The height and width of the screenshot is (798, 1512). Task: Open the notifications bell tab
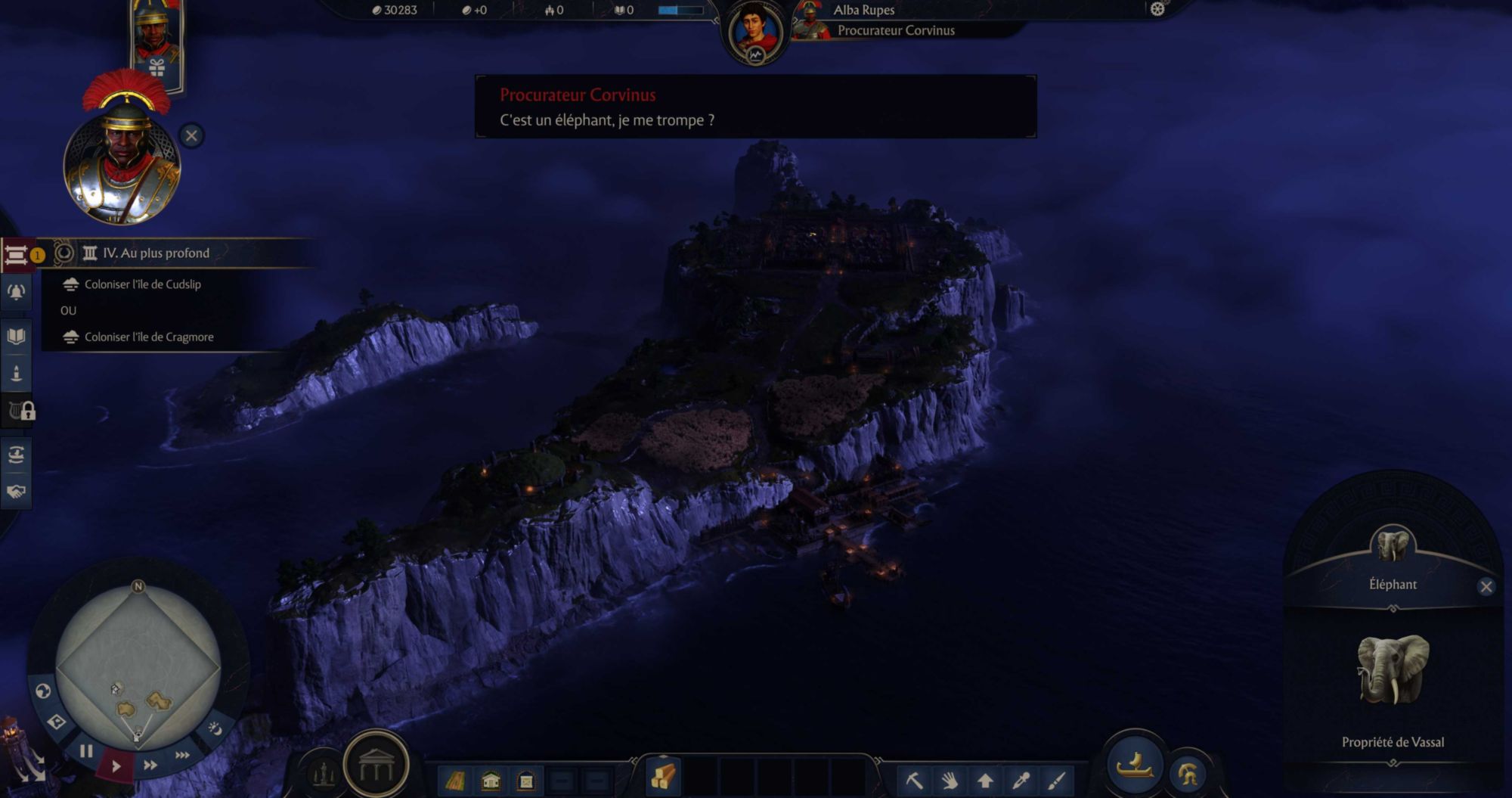click(16, 293)
